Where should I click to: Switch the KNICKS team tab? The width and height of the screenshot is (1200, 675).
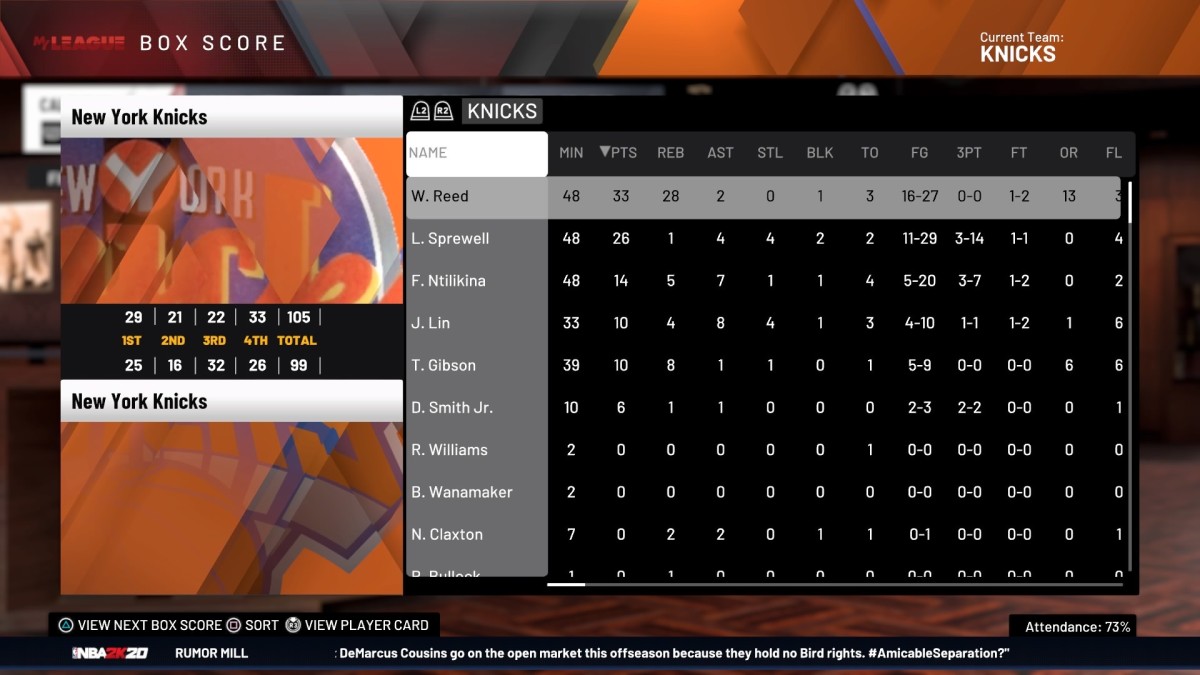(502, 111)
